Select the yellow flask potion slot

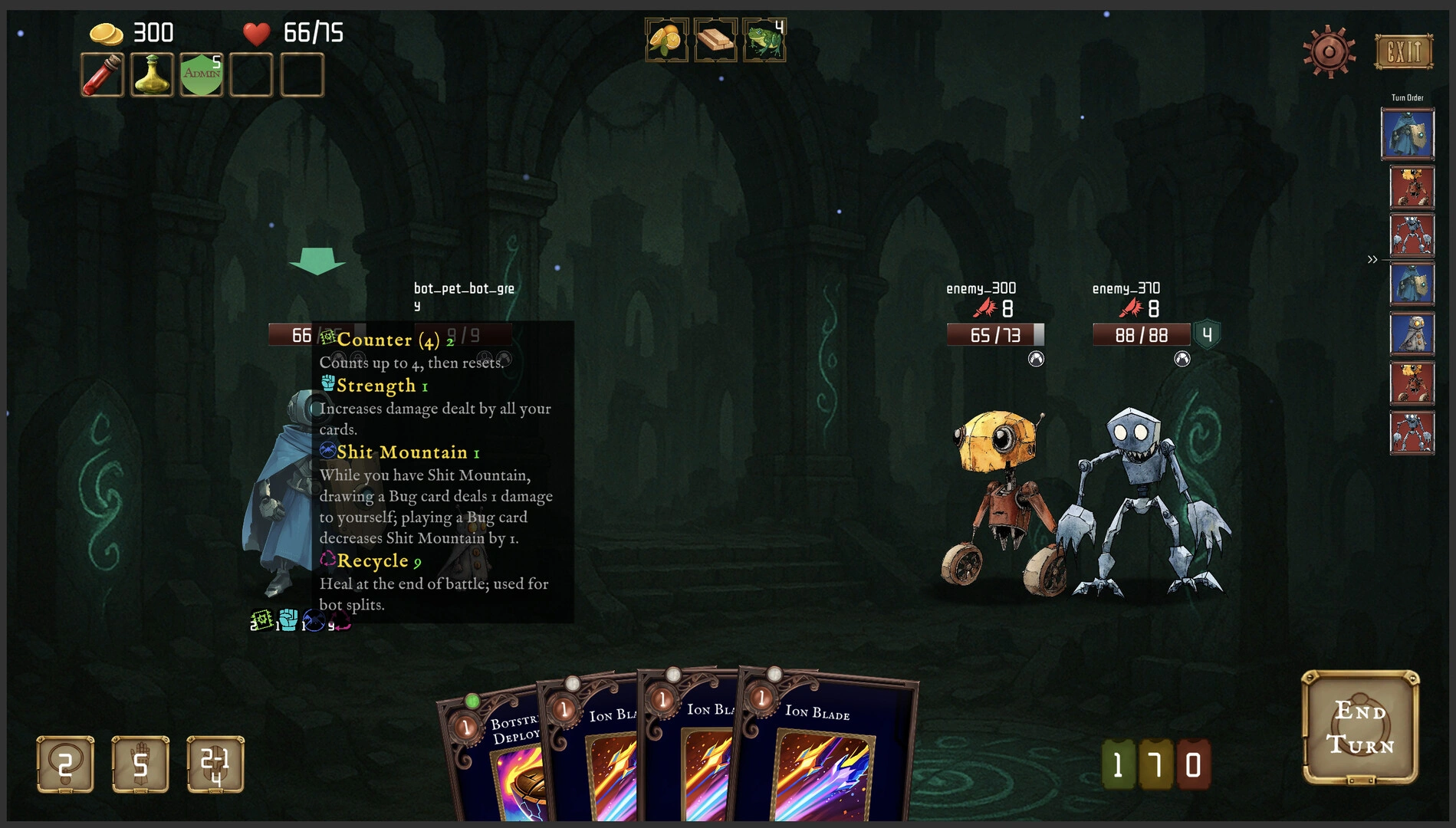pyautogui.click(x=152, y=75)
